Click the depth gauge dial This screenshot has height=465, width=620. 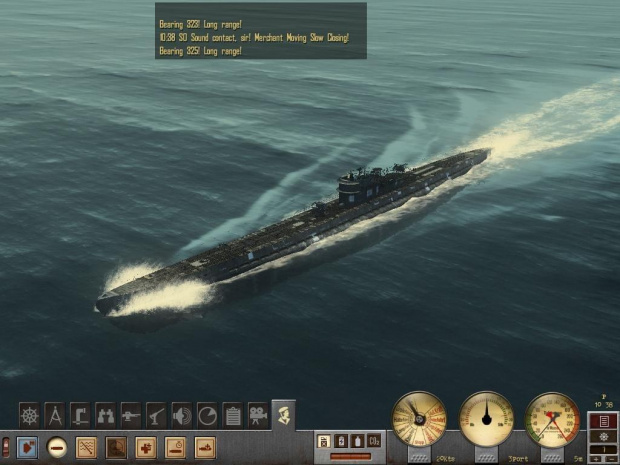pyautogui.click(x=553, y=419)
